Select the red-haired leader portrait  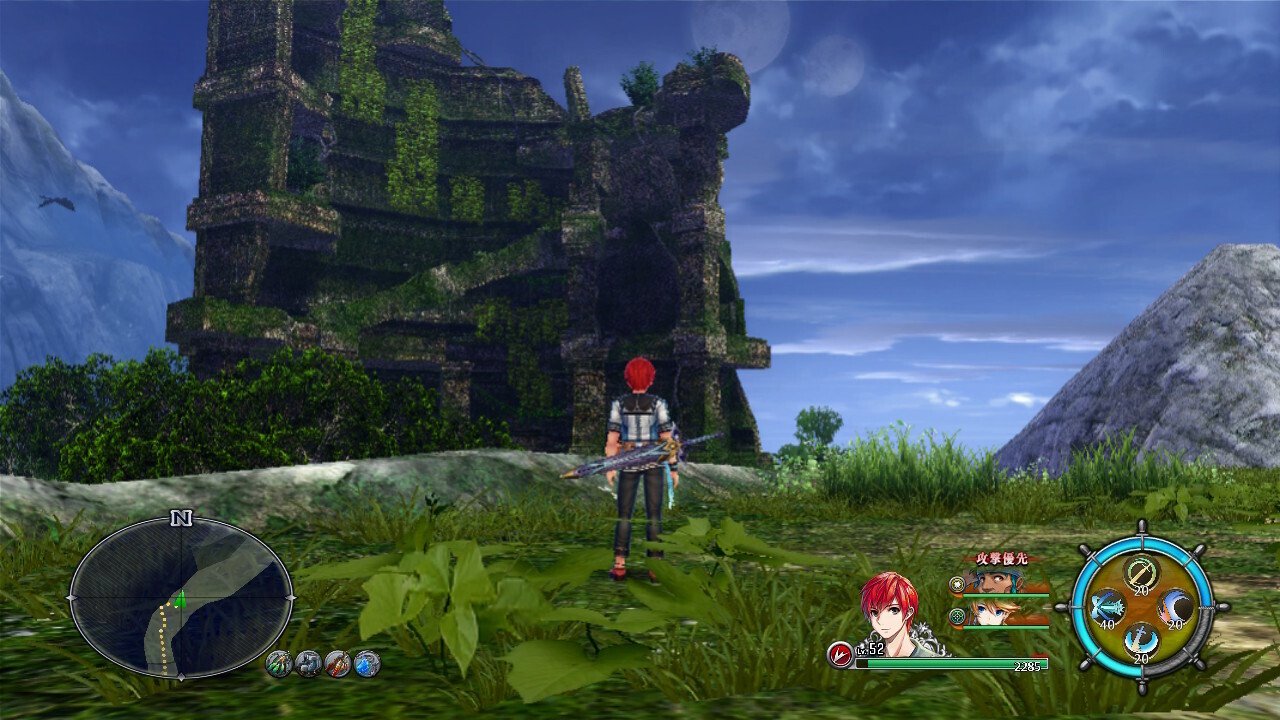pyautogui.click(x=890, y=612)
